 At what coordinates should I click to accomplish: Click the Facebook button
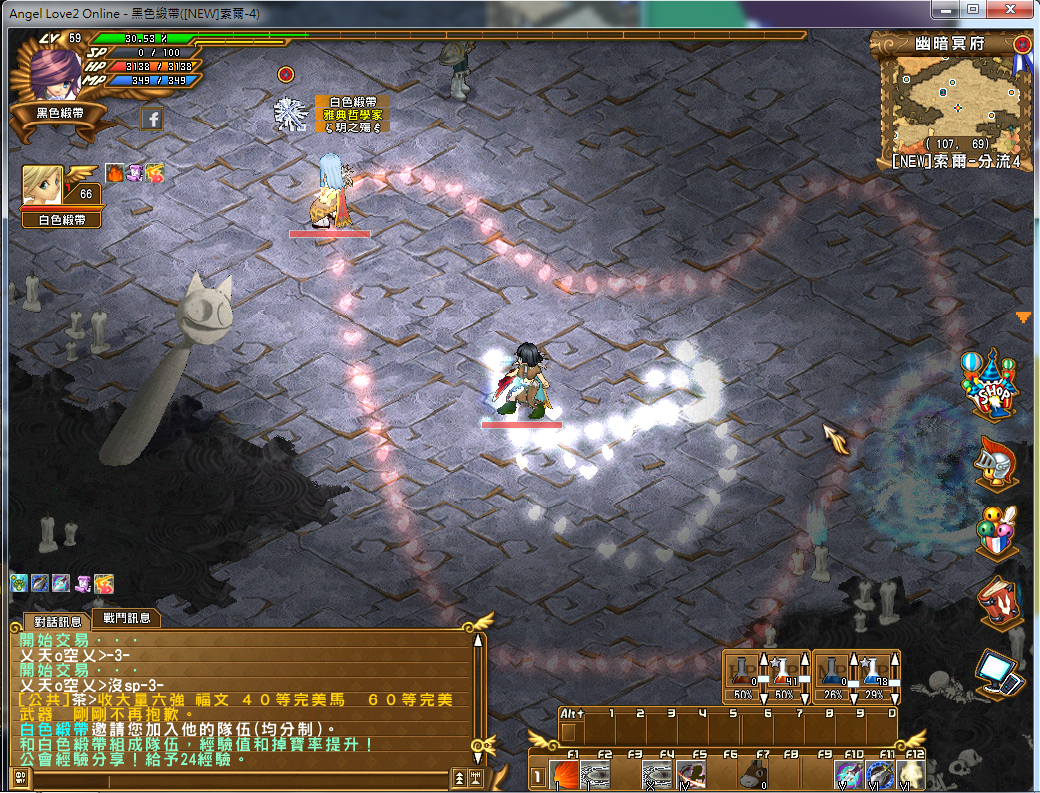click(152, 119)
